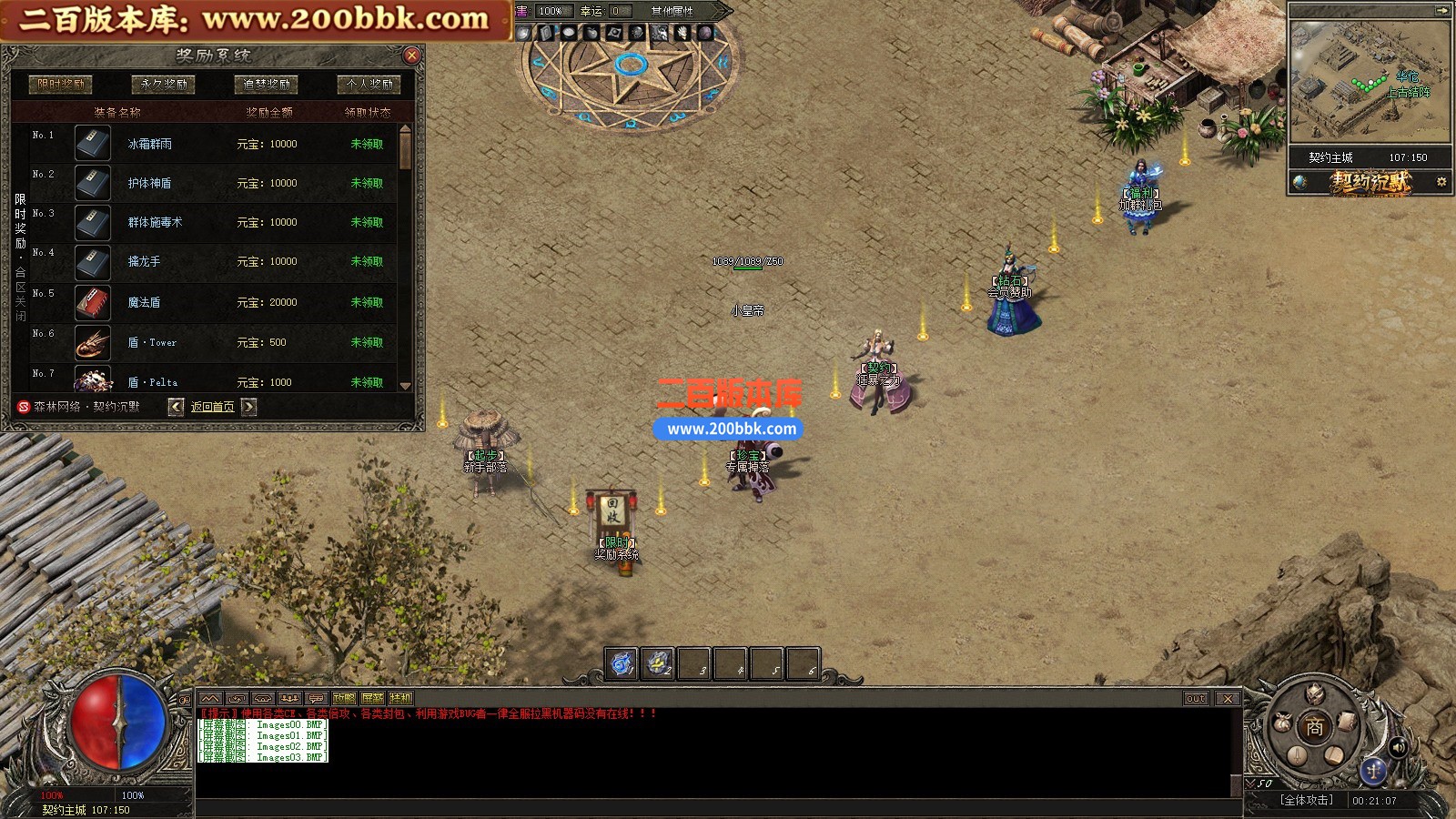Change the [全体攻击] attack mode
The width and height of the screenshot is (1456, 819).
point(1306,800)
